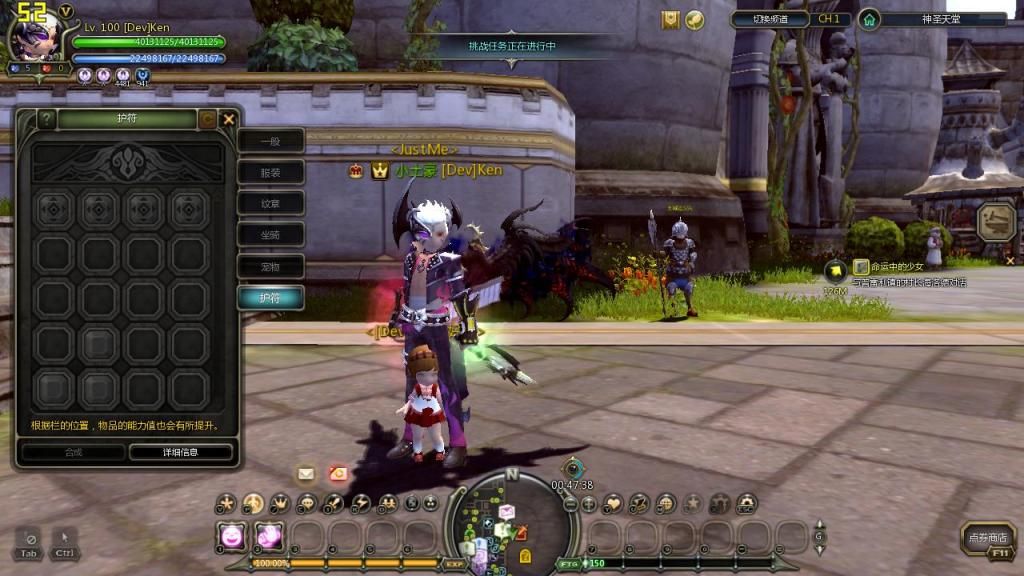Open the 点券商店 cash shop

click(988, 538)
